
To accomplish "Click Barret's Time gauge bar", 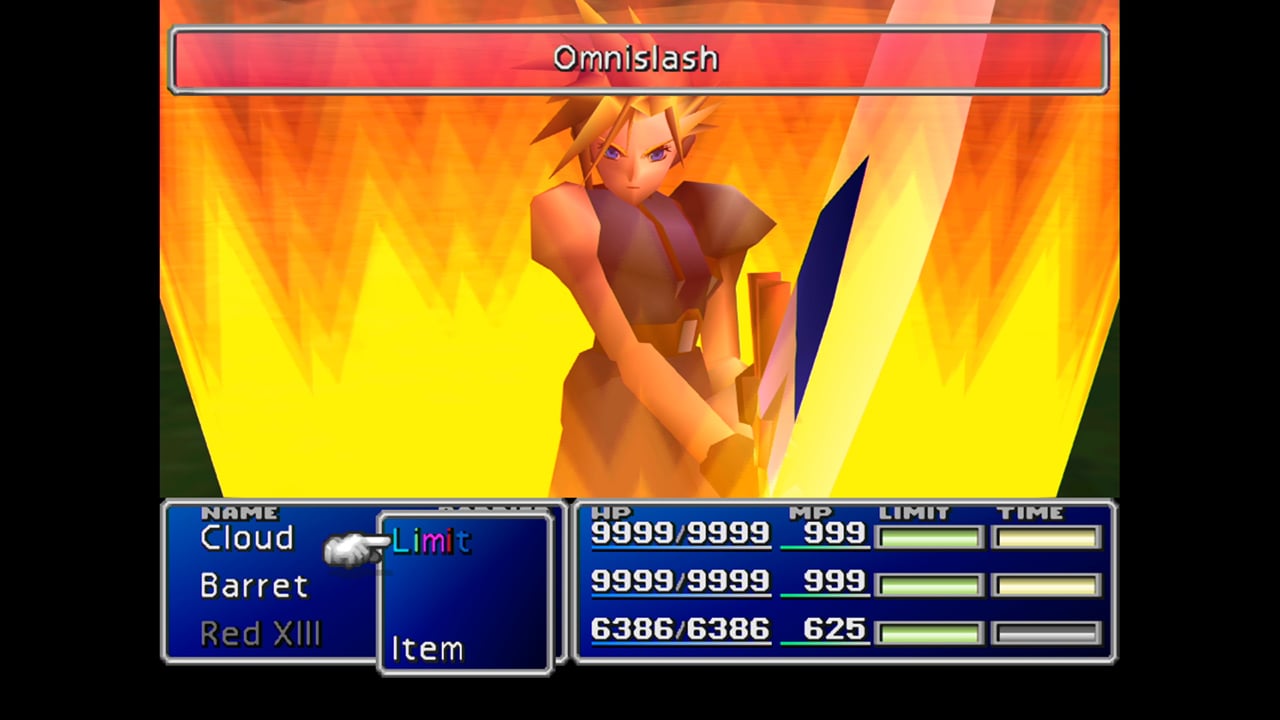I will [x=1046, y=584].
